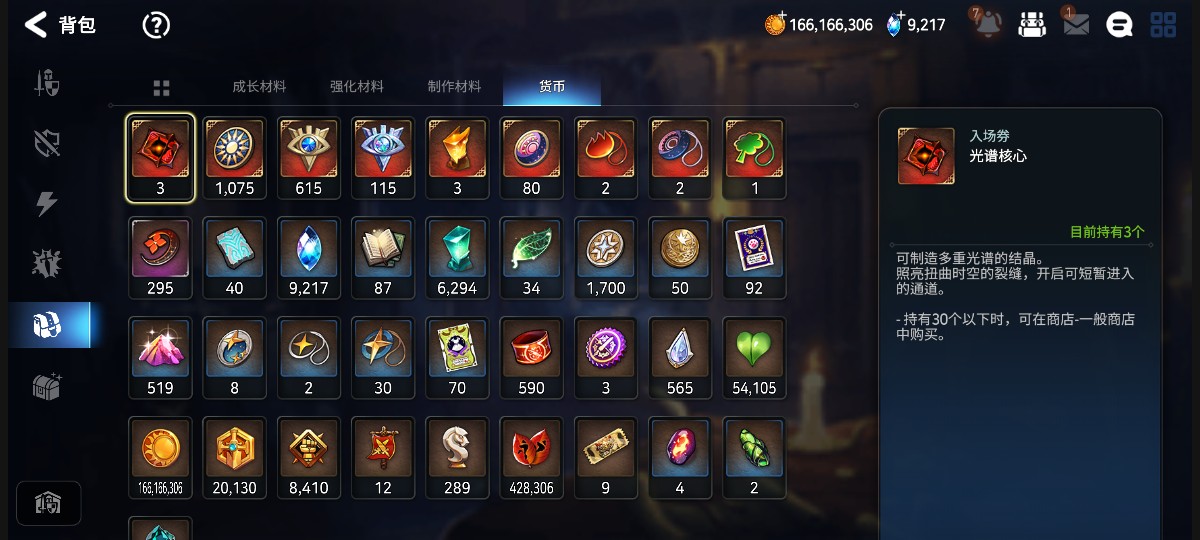The height and width of the screenshot is (540, 1200).
Task: Open the warehouse button at bottom left
Action: 49,503
